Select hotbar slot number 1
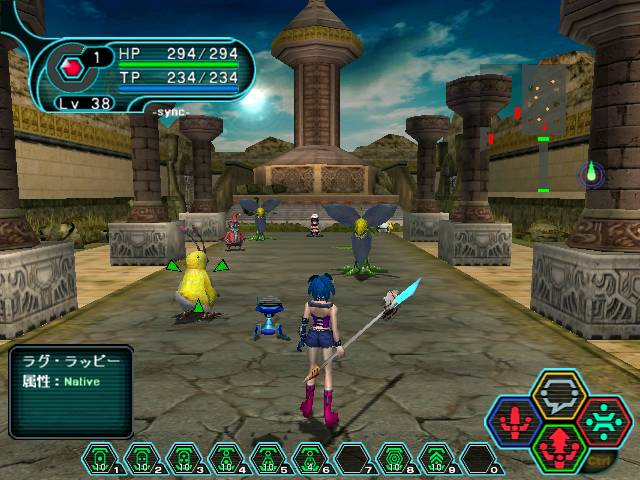Image resolution: width=640 pixels, height=480 pixels. (100, 459)
